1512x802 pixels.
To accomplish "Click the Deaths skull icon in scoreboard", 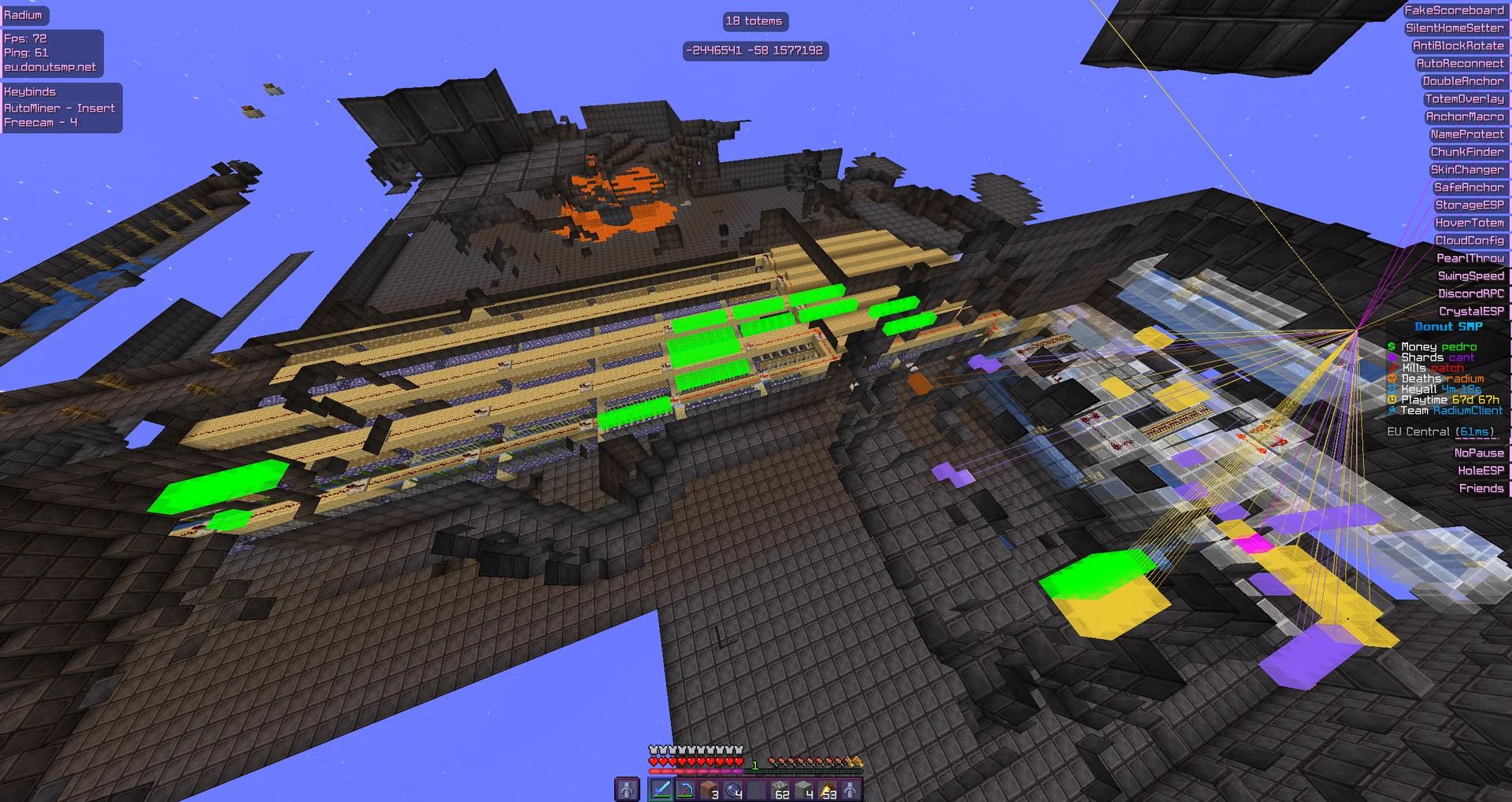I will (1392, 379).
